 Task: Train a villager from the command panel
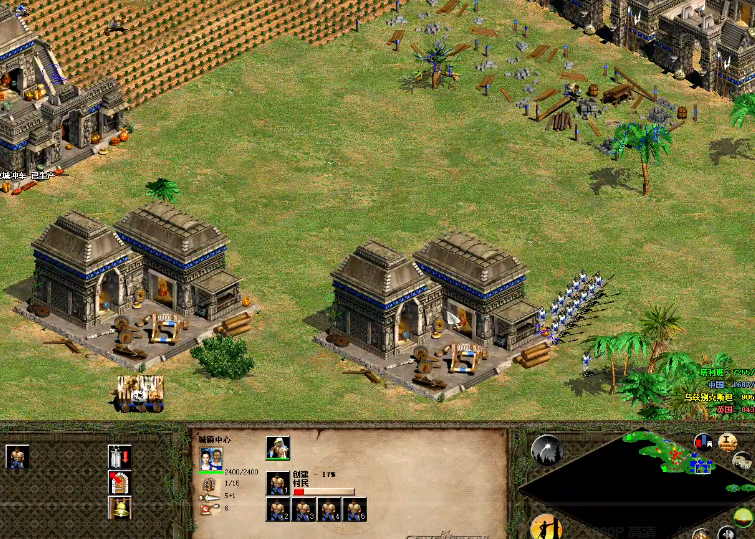tap(17, 458)
